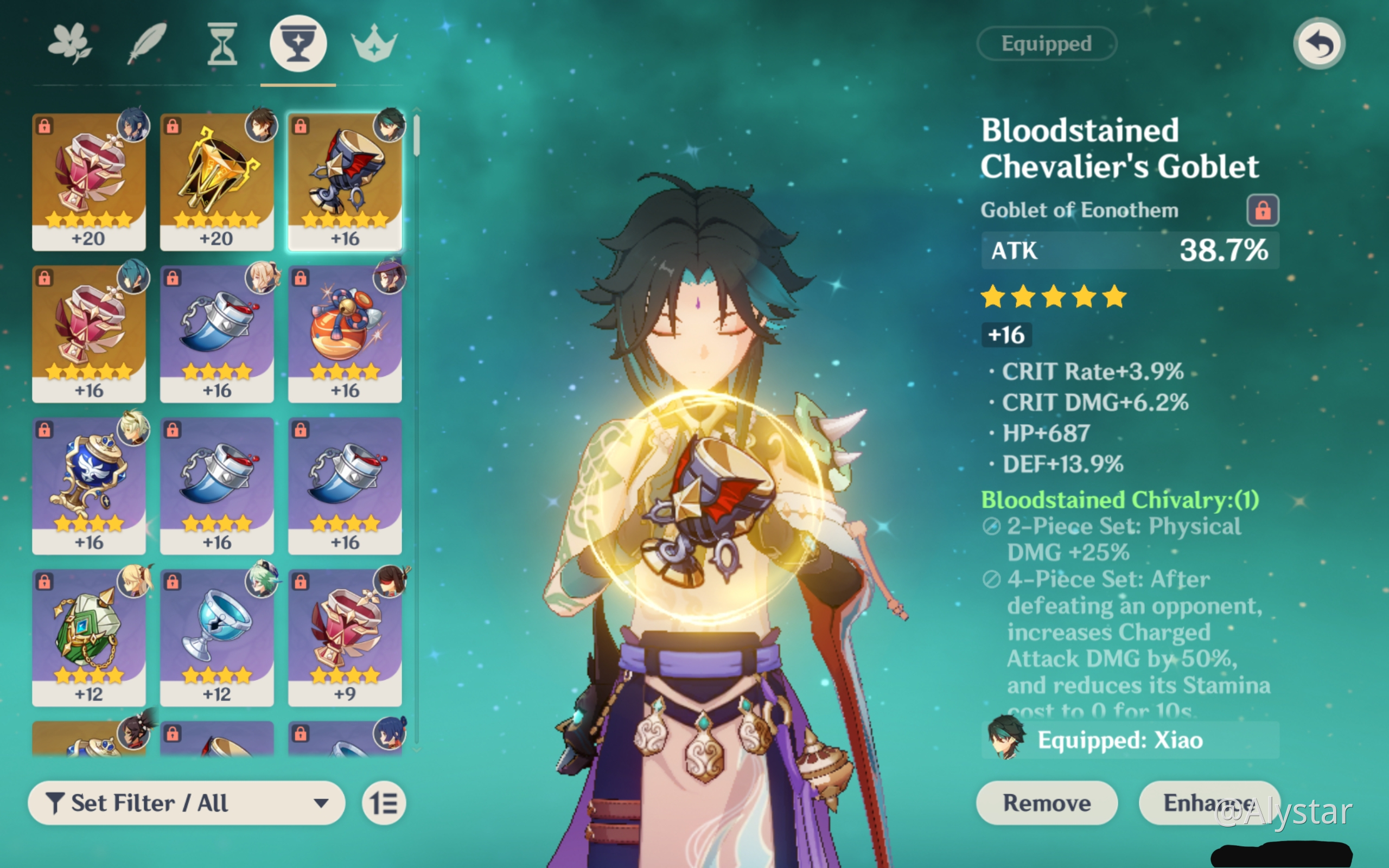1389x868 pixels.
Task: Open the feather (plume) artifact tab
Action: point(146,43)
